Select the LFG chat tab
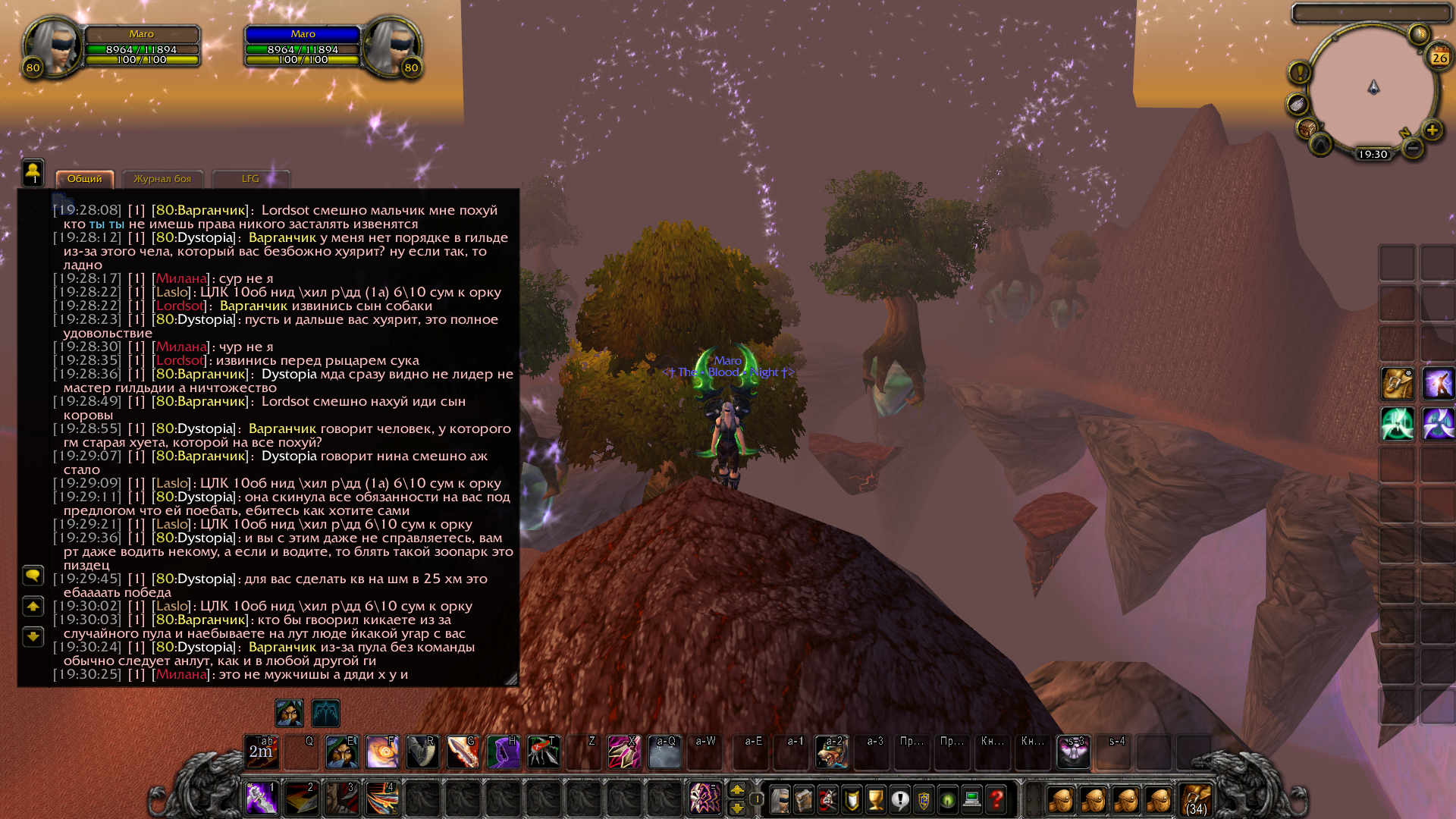 [x=250, y=179]
